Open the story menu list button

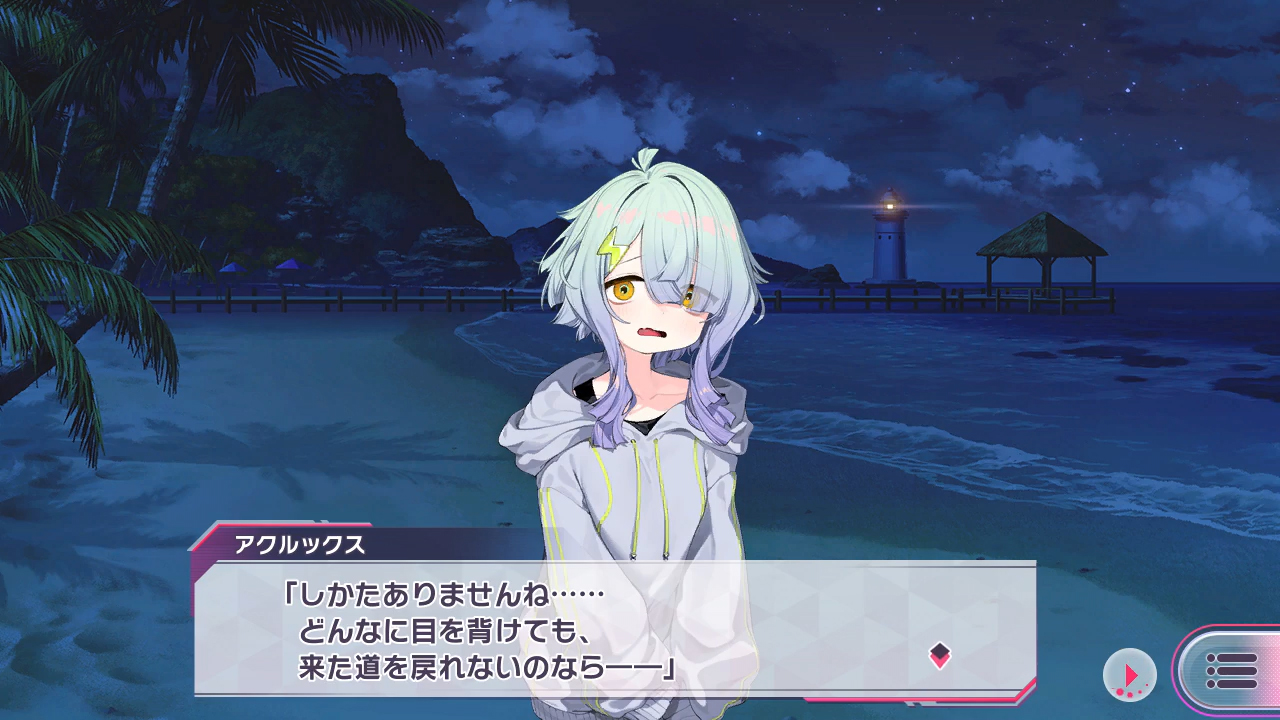[x=1231, y=671]
